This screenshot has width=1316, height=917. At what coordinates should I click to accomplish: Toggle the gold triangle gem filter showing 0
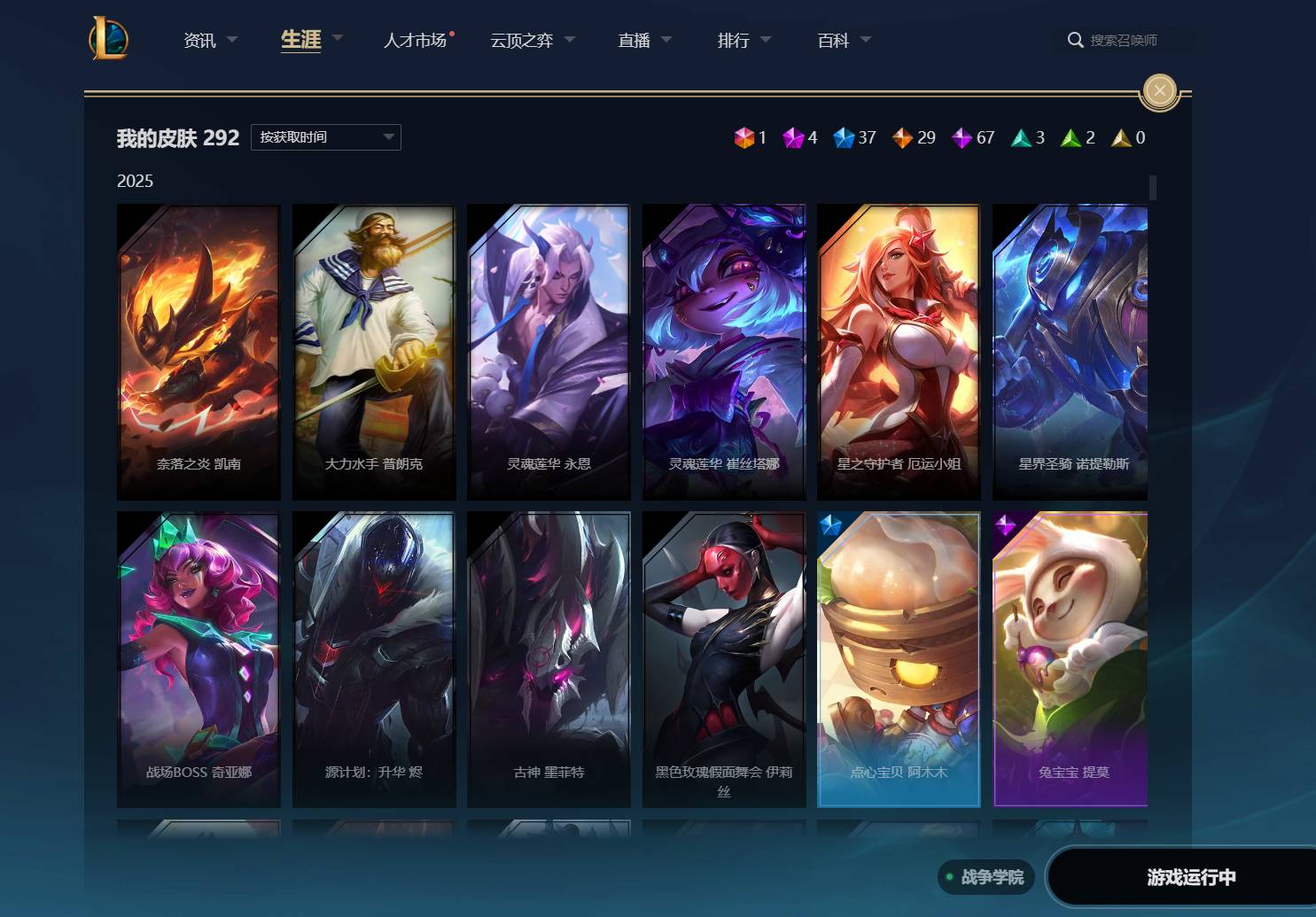click(1121, 138)
